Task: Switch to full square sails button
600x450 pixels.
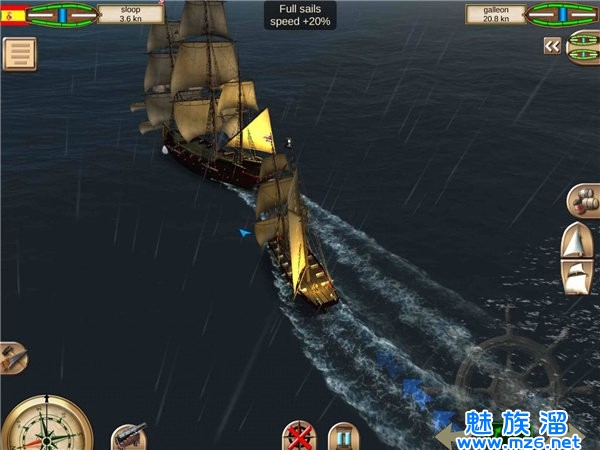Action: [577, 278]
